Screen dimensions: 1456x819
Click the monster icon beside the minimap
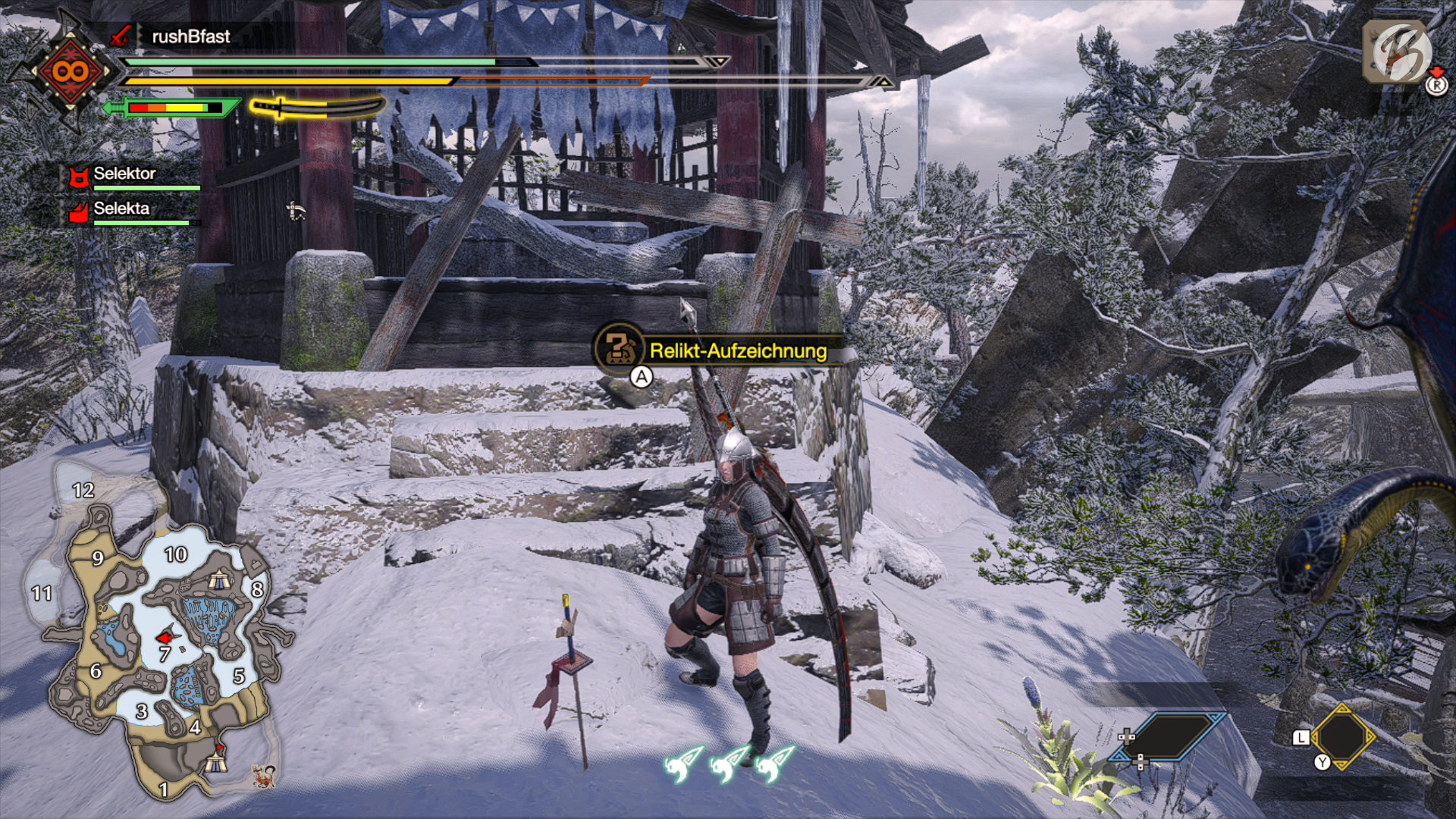(x=263, y=776)
